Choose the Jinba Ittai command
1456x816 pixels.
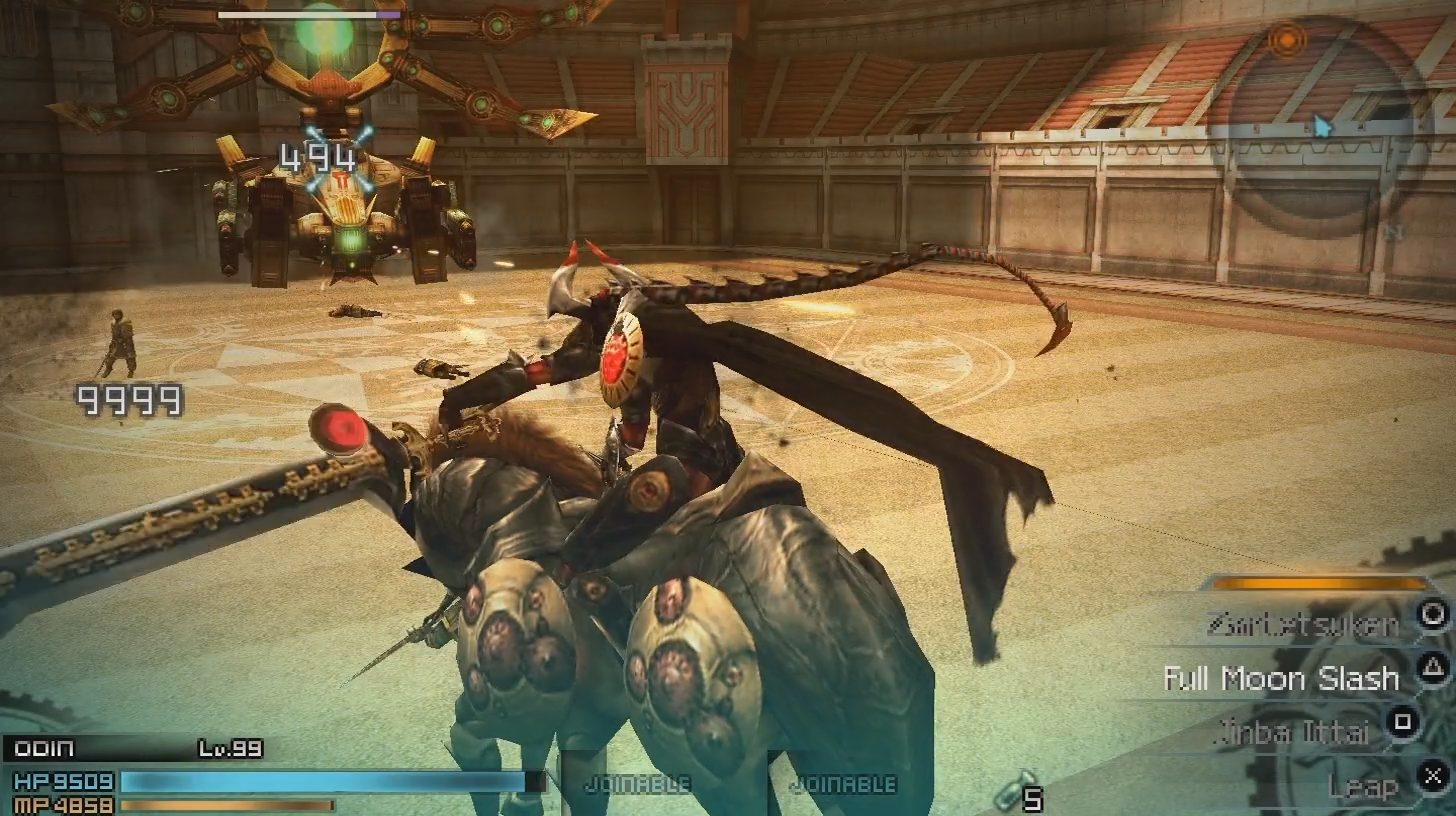click(x=1303, y=732)
